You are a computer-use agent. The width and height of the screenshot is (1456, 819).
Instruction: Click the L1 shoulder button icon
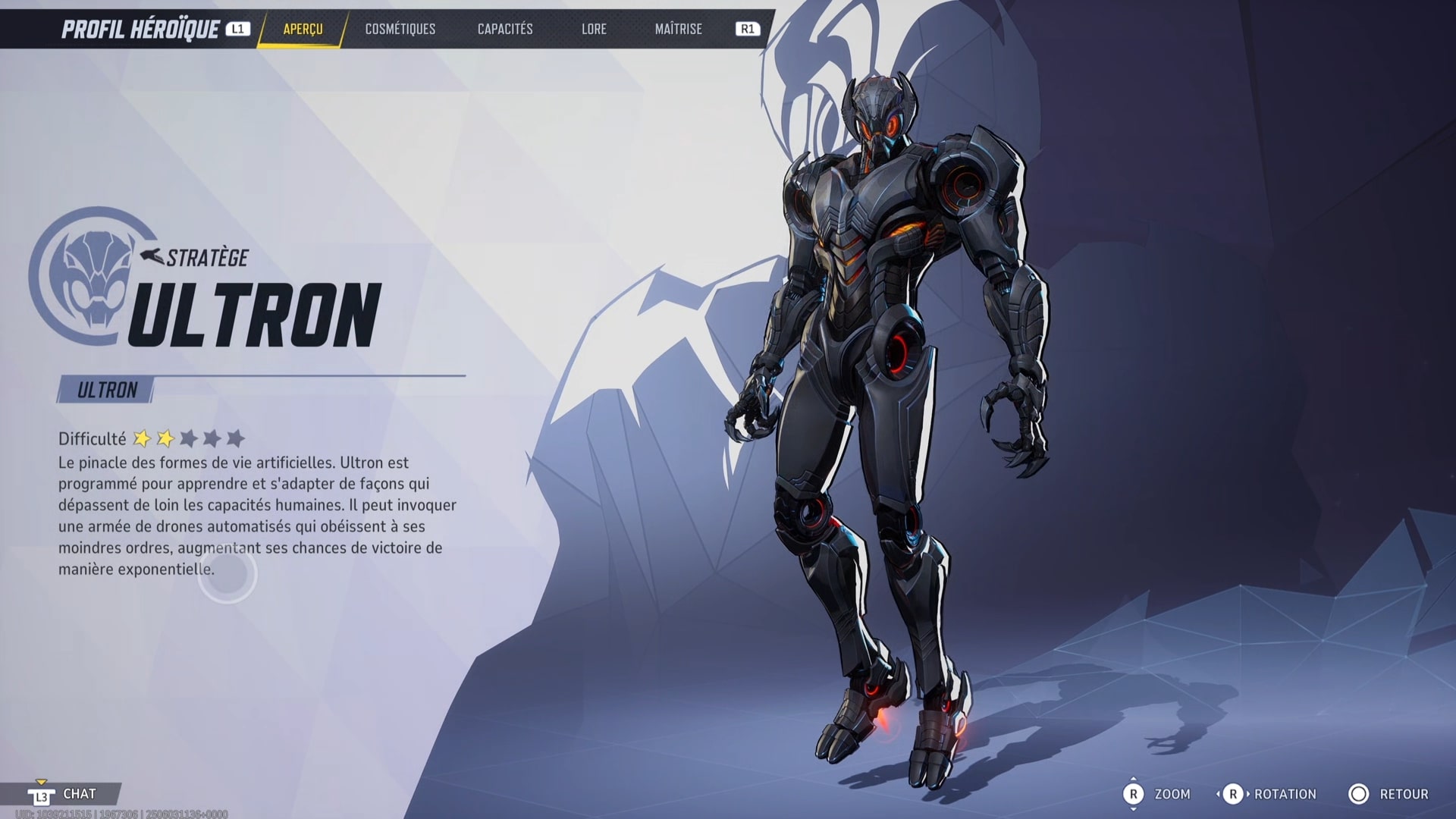[x=237, y=29]
